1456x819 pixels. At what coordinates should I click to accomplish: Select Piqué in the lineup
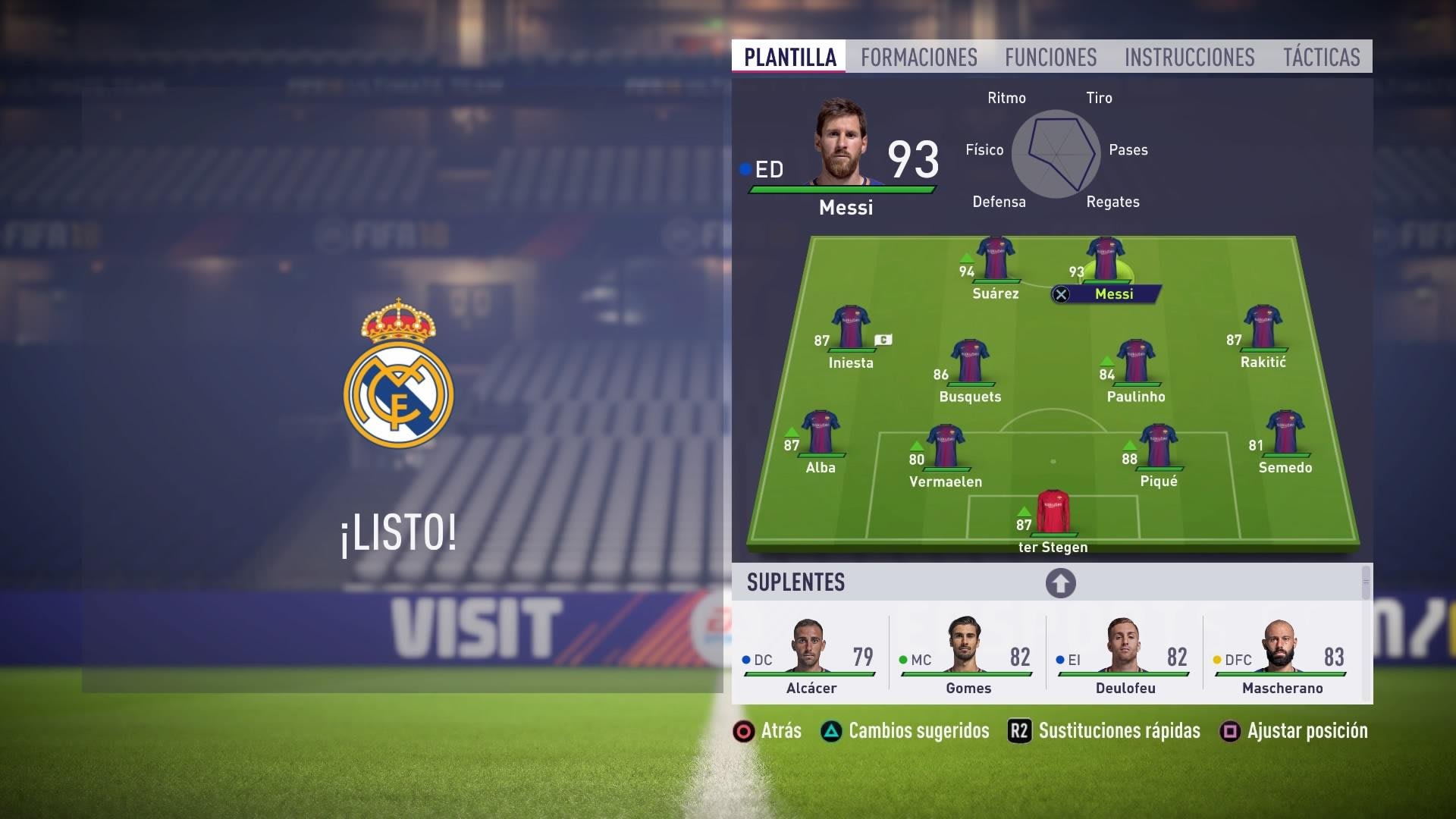click(x=1158, y=447)
